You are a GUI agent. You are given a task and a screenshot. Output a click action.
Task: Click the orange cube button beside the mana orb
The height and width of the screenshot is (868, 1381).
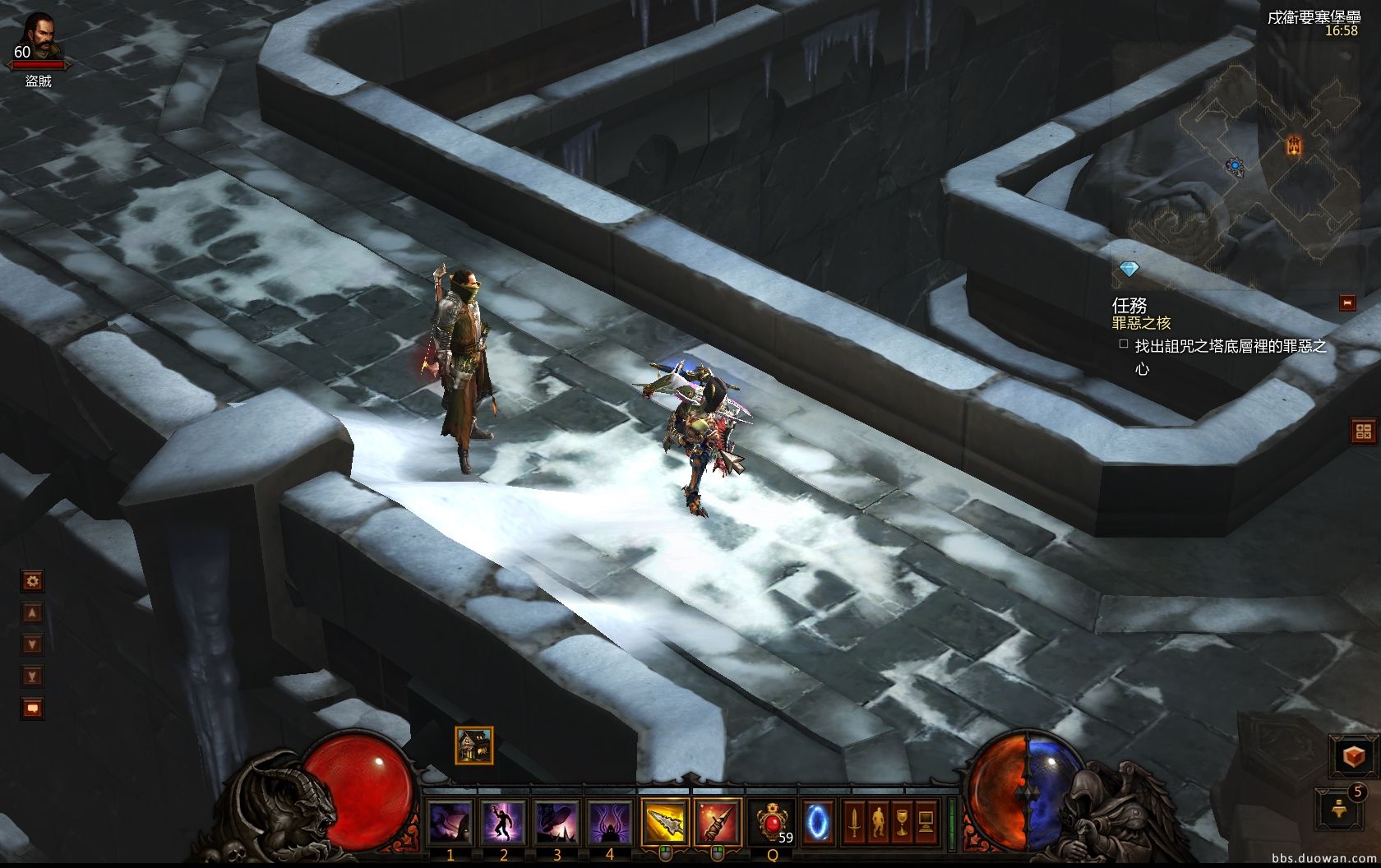(x=1354, y=757)
